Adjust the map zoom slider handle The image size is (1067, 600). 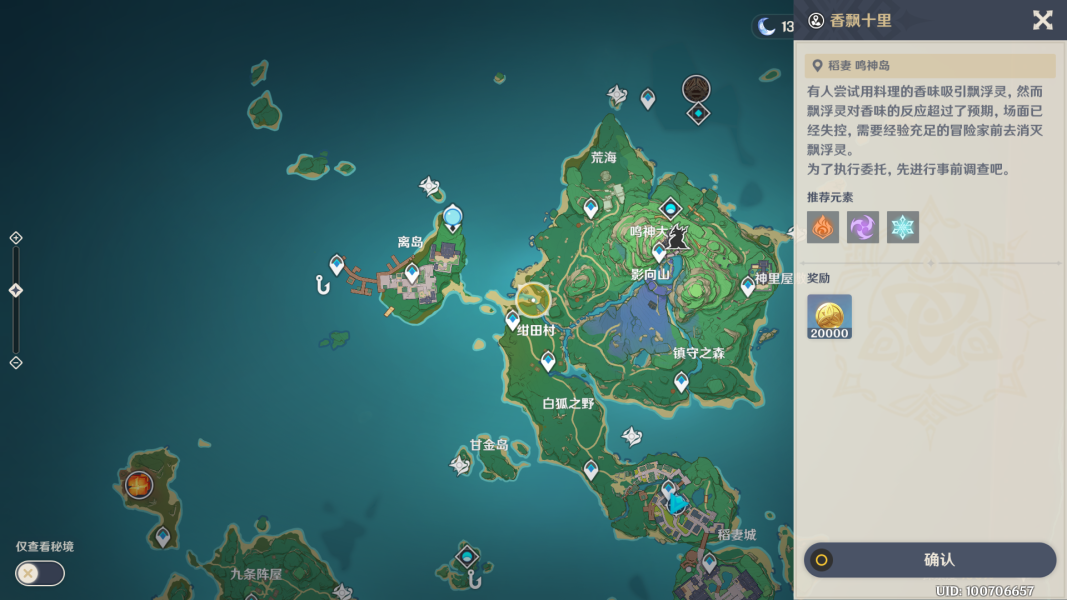click(x=16, y=290)
